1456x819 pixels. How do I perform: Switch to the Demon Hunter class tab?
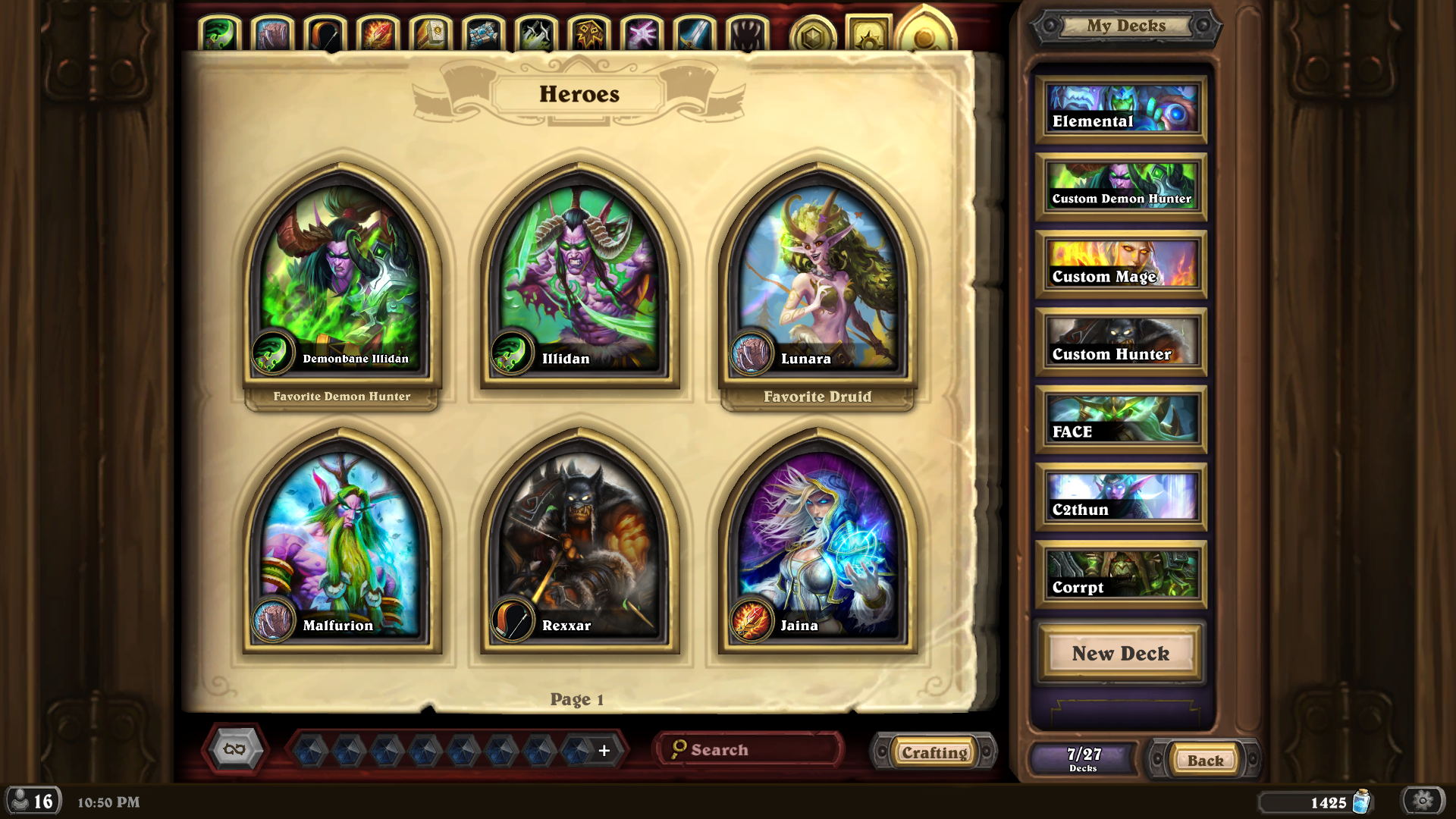click(x=219, y=34)
